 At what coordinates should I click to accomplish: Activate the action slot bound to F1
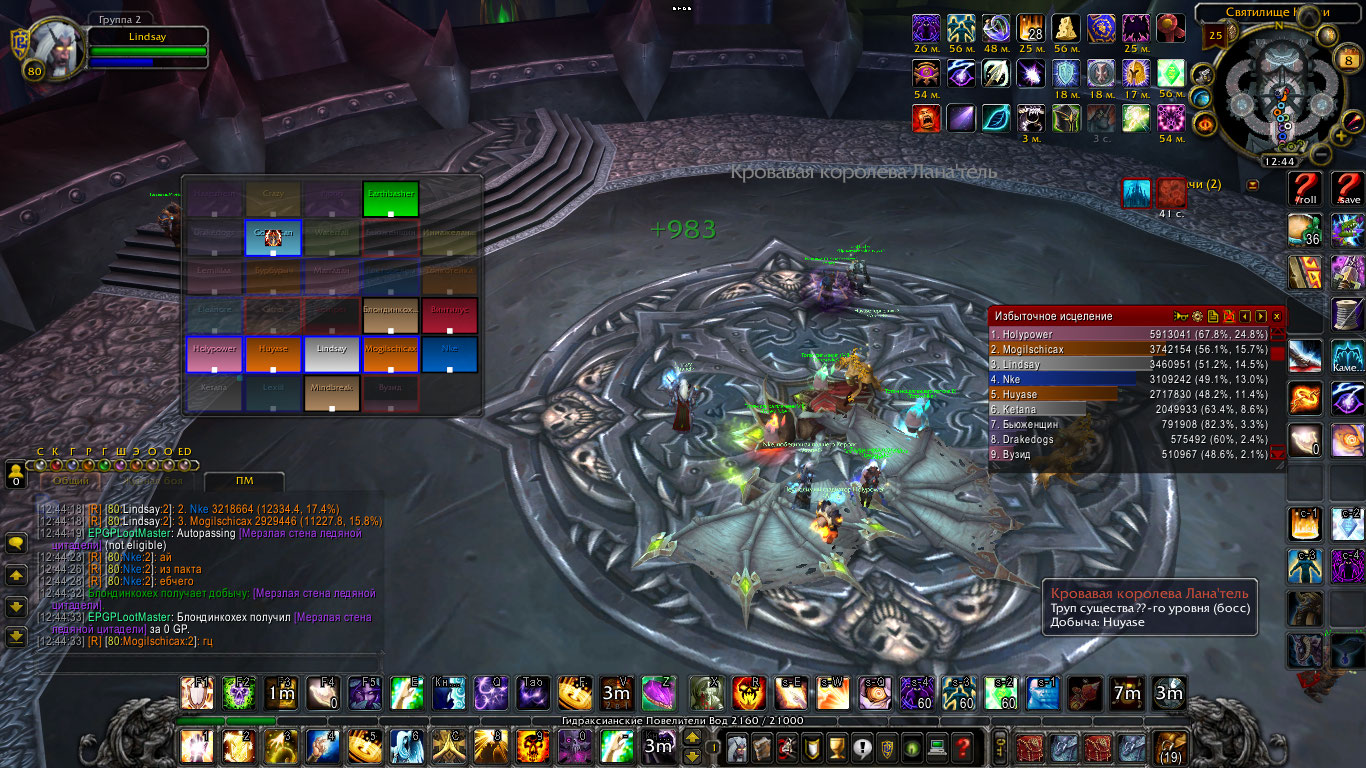[x=196, y=693]
